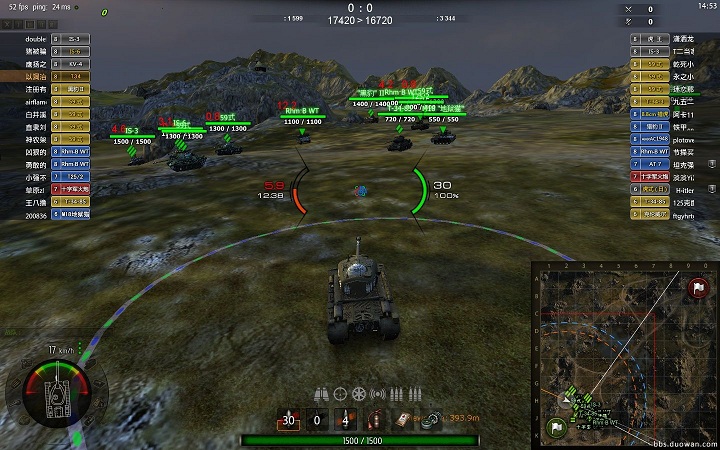This screenshot has width=720, height=450.
Task: Select the shell slot holding 4 rounds
Action: point(345,421)
